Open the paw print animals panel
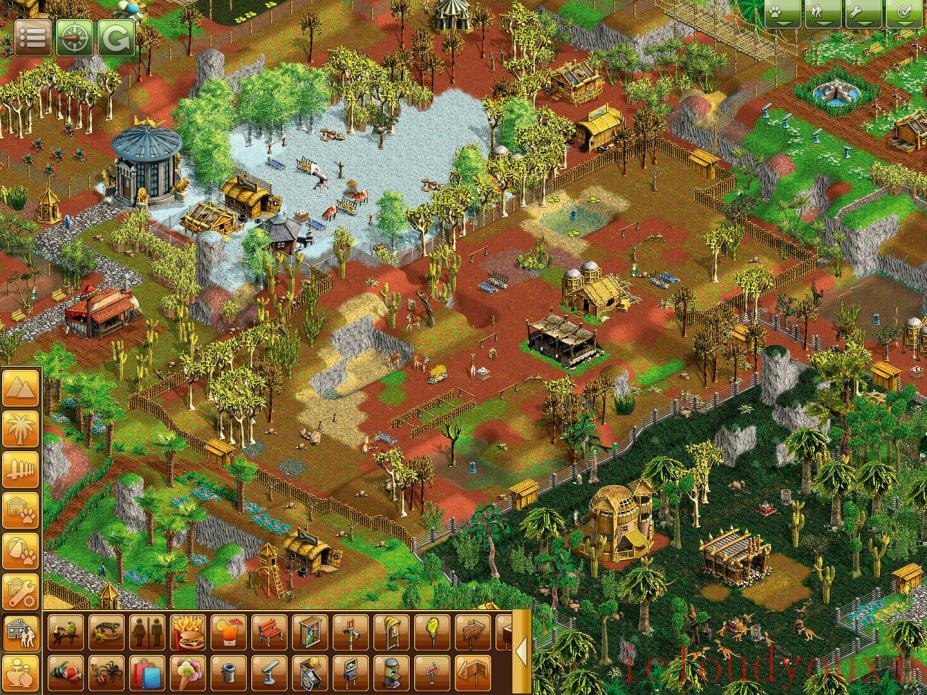Screen dimensions: 927x695 click(x=784, y=13)
